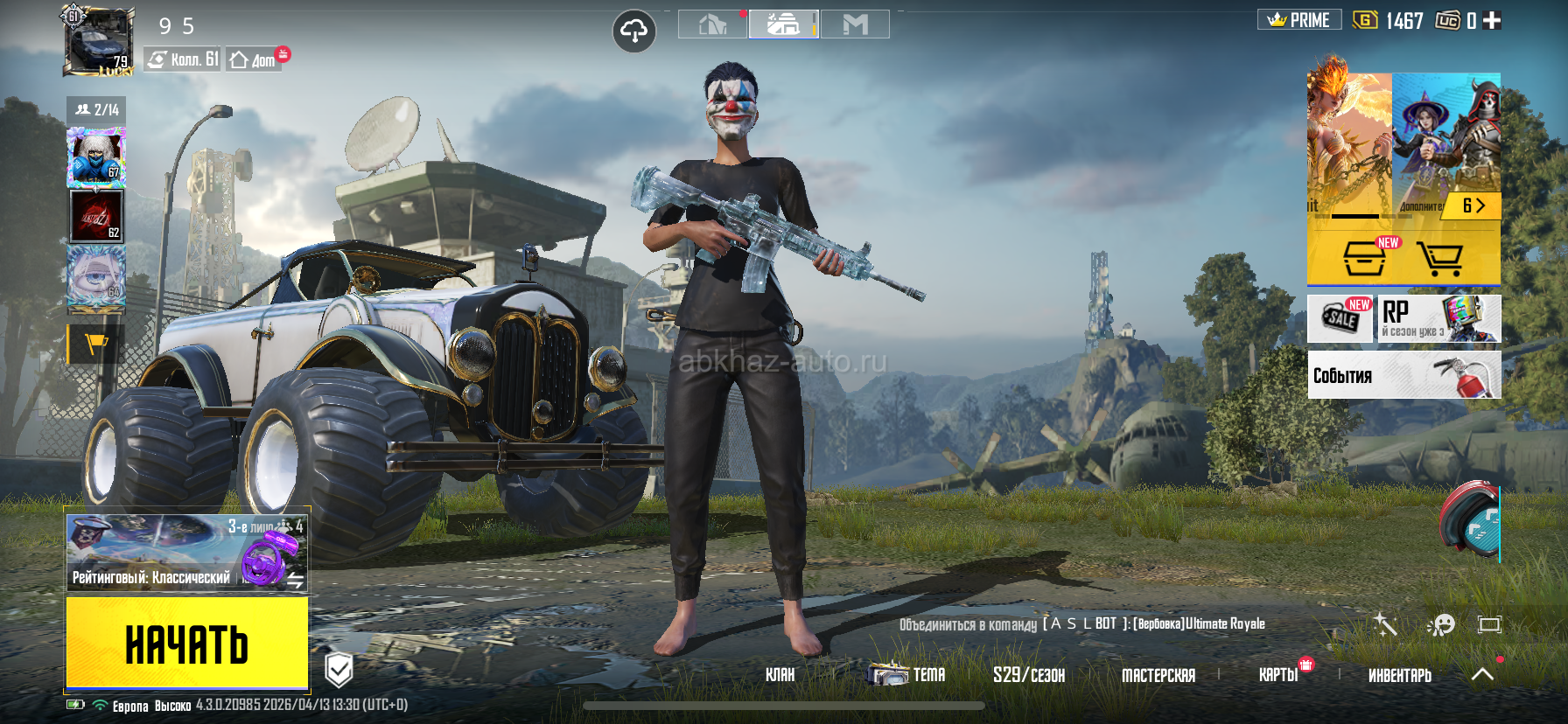
Task: Open the МАСТЕРСКАЯ workshop
Action: [x=1158, y=675]
